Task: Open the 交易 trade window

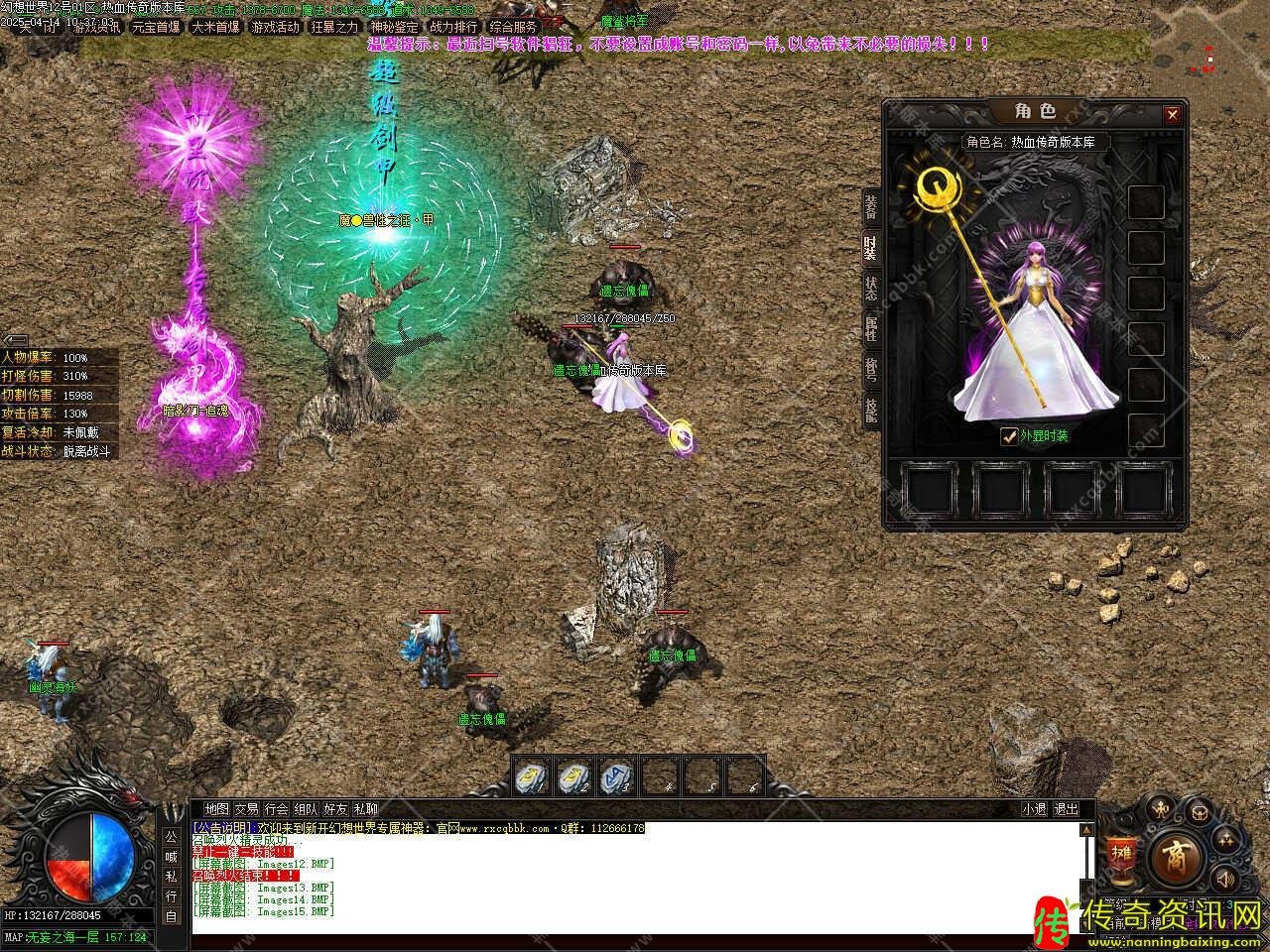Action: tap(246, 809)
